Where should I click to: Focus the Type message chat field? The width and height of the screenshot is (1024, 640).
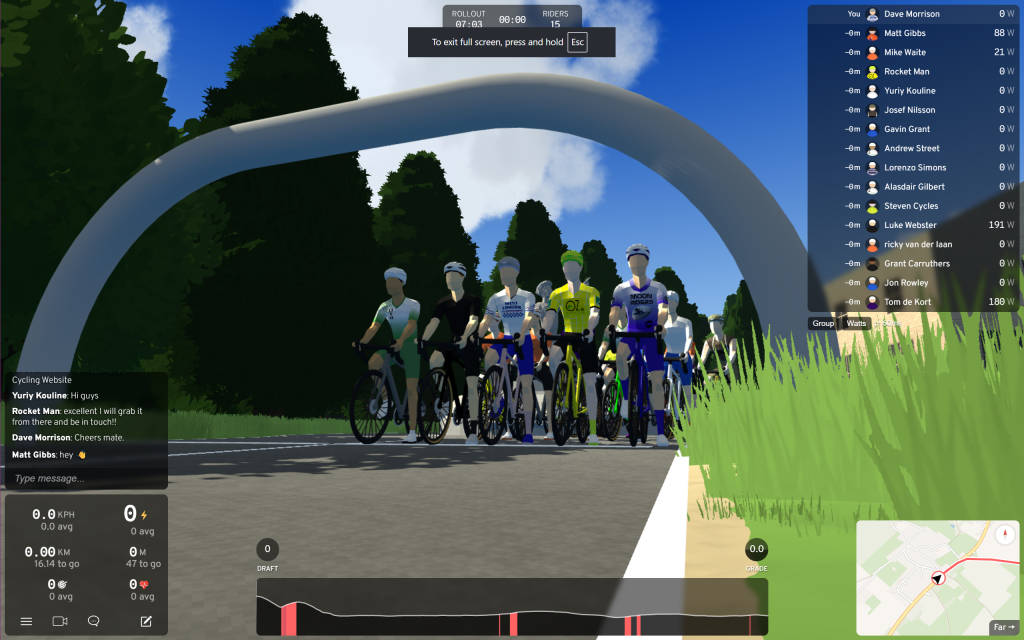click(x=86, y=479)
